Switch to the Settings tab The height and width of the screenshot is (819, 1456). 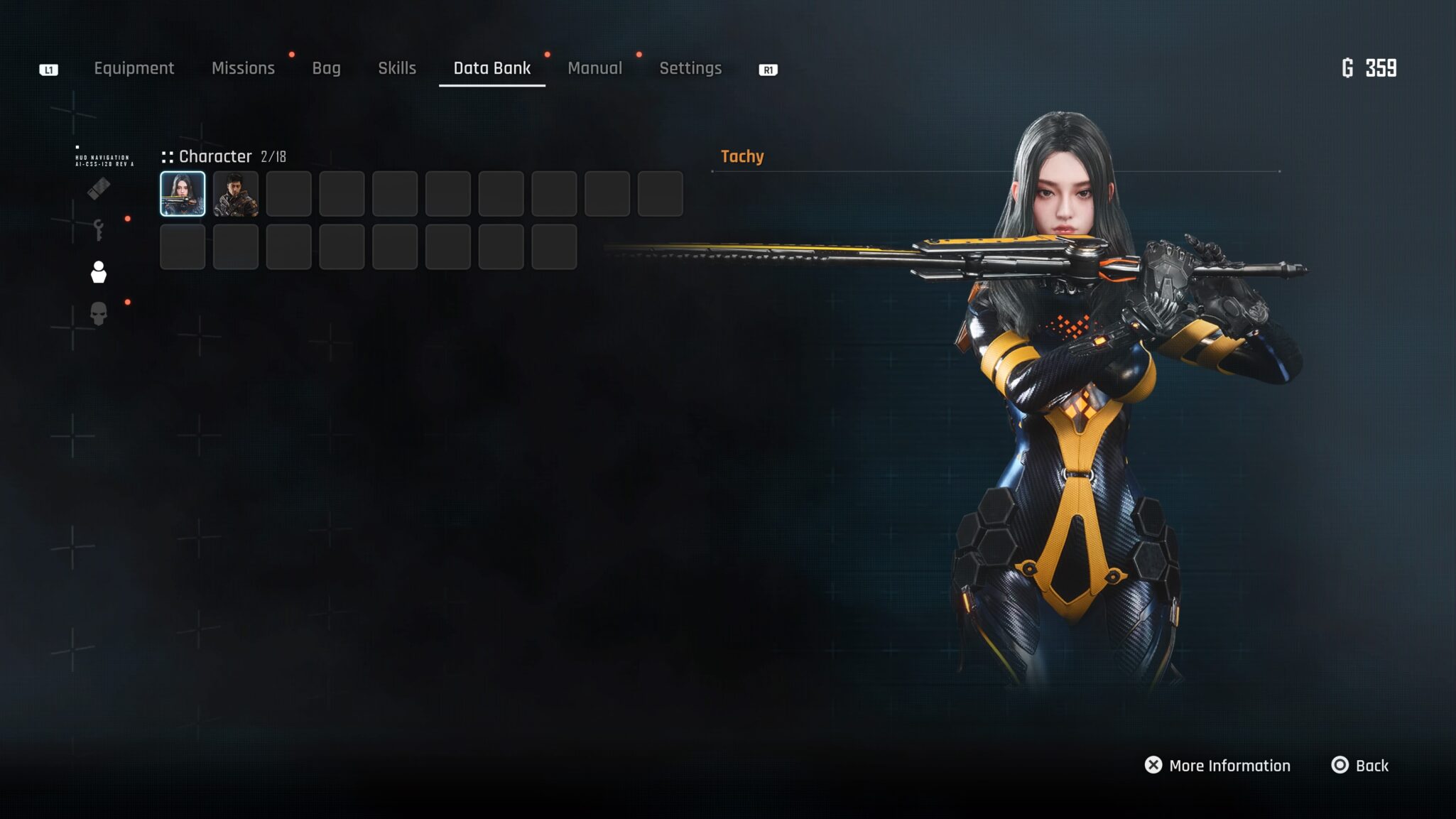690,68
